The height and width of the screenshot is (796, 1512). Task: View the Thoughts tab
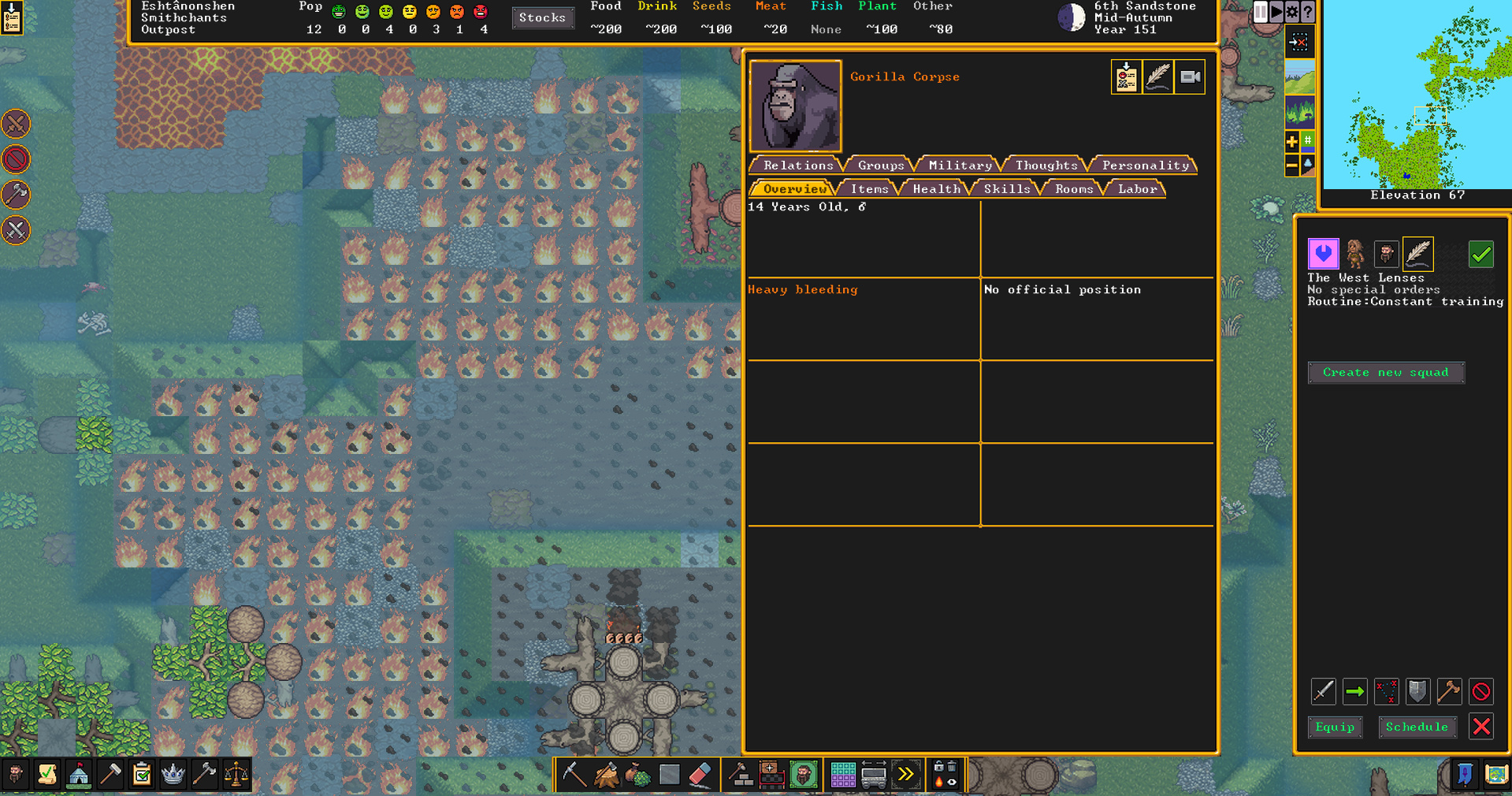tap(1046, 166)
